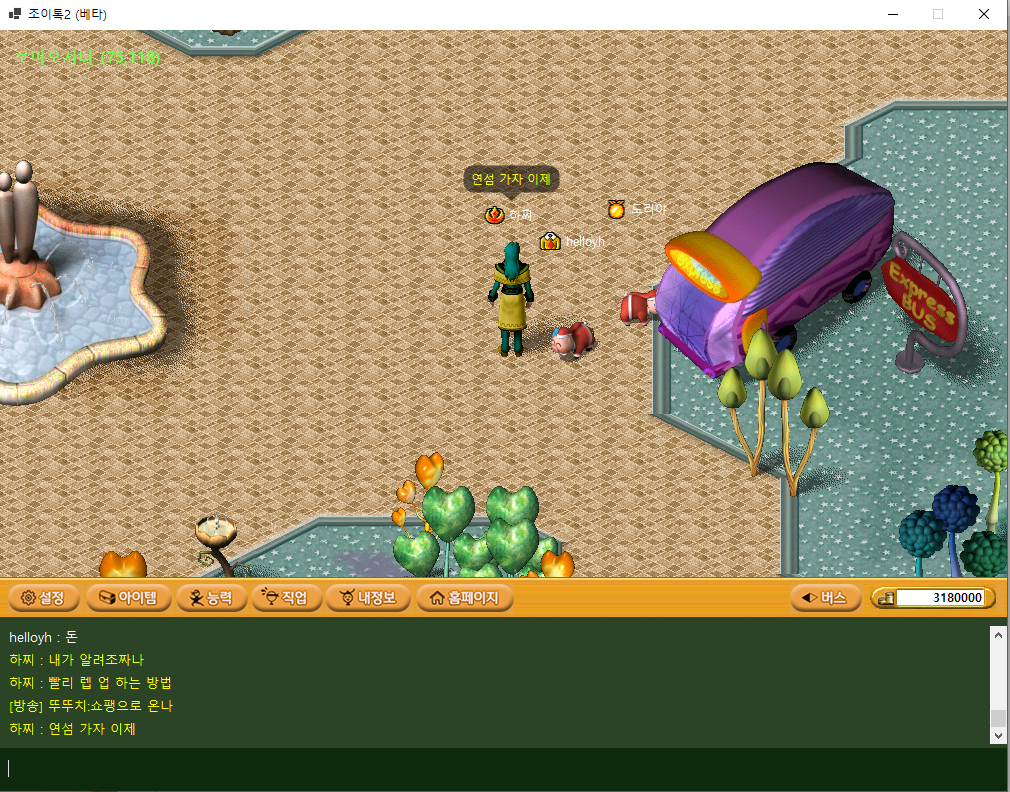Click the chat log scroll-down arrow
The height and width of the screenshot is (792, 1010).
pyautogui.click(x=996, y=735)
